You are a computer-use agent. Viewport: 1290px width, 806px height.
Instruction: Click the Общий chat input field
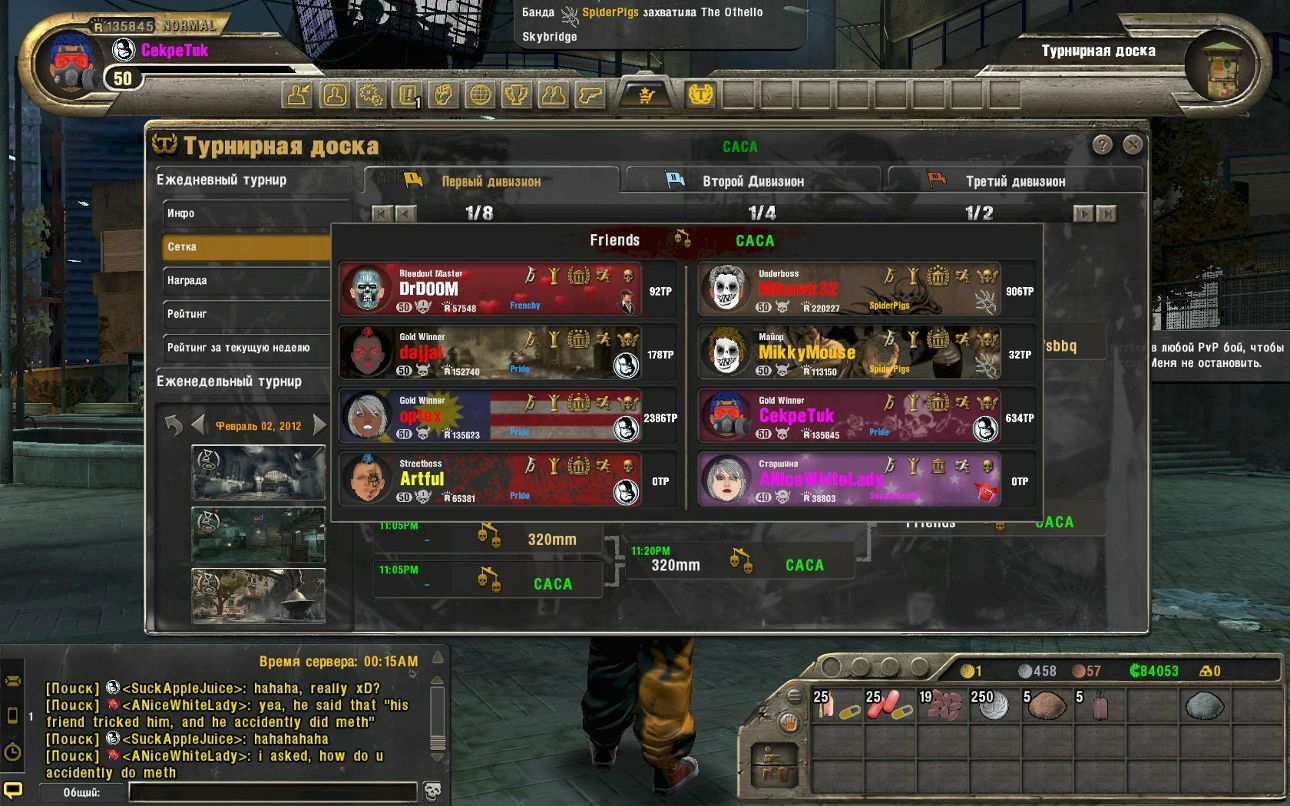click(x=272, y=792)
